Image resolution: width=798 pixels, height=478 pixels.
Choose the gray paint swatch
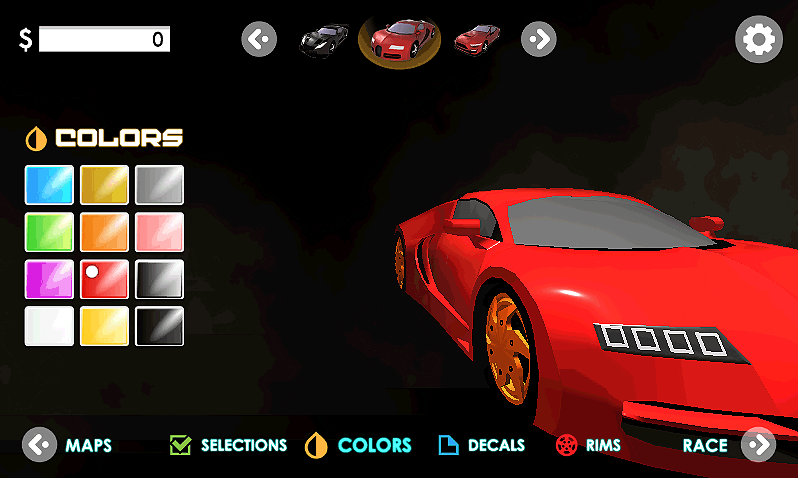(160, 185)
